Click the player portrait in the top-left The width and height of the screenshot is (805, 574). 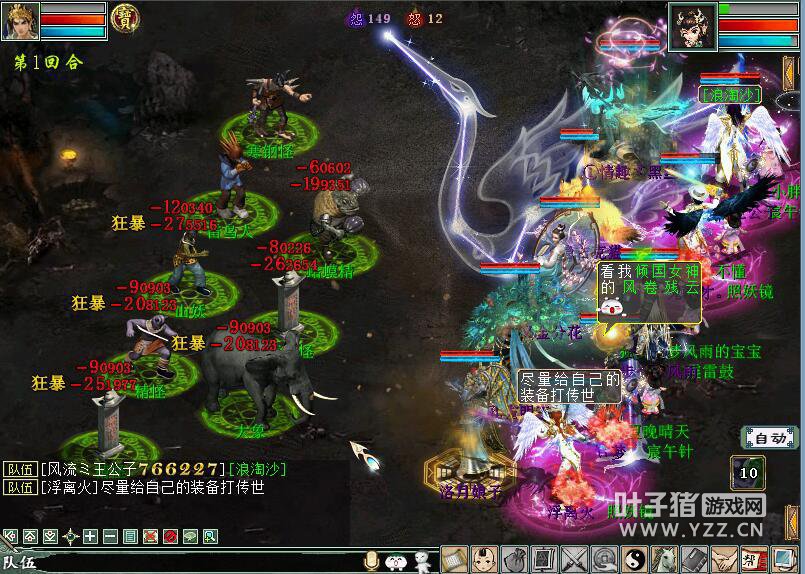(x=19, y=21)
